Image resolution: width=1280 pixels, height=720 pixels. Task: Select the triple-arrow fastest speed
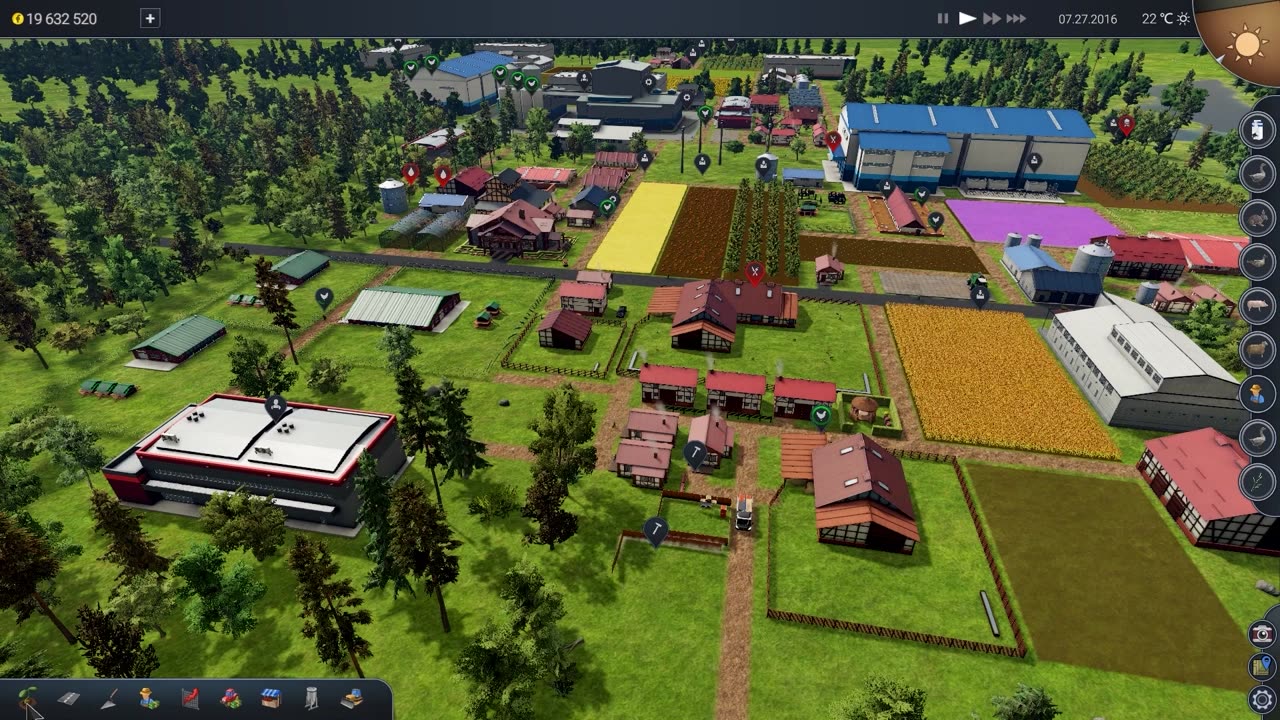[1016, 18]
